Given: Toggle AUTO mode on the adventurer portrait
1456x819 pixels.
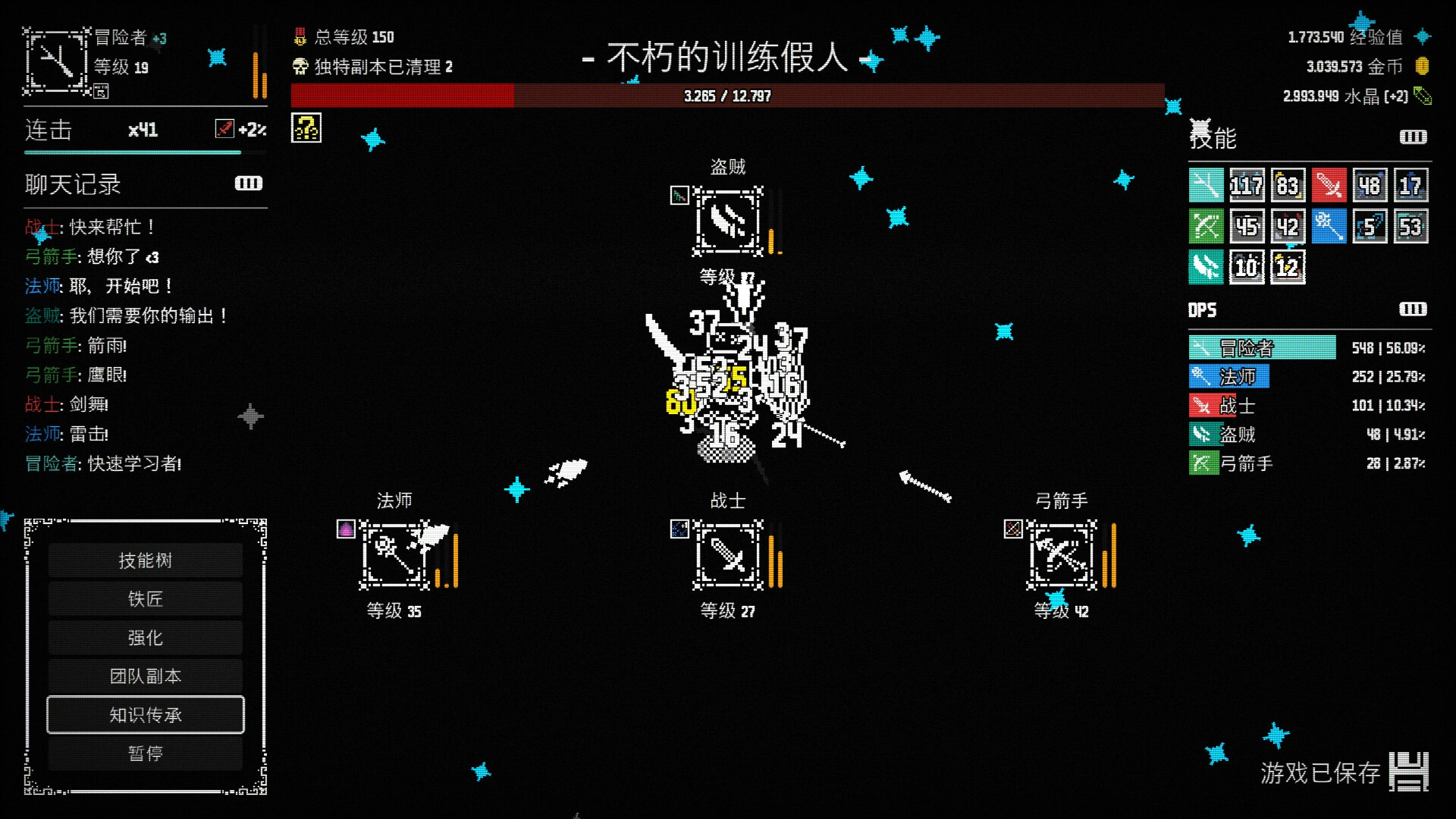Looking at the screenshot, I should [101, 93].
